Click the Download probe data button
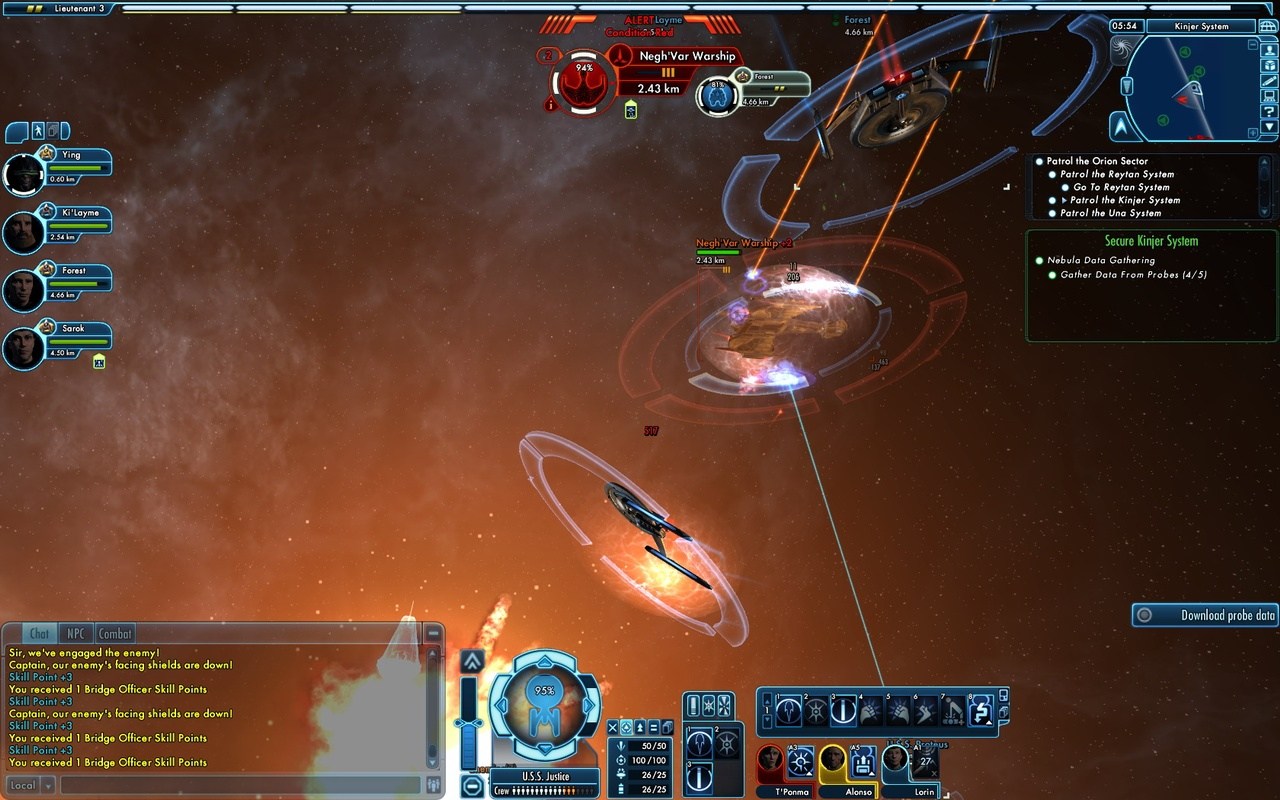This screenshot has height=800, width=1280. pyautogui.click(x=1206, y=615)
